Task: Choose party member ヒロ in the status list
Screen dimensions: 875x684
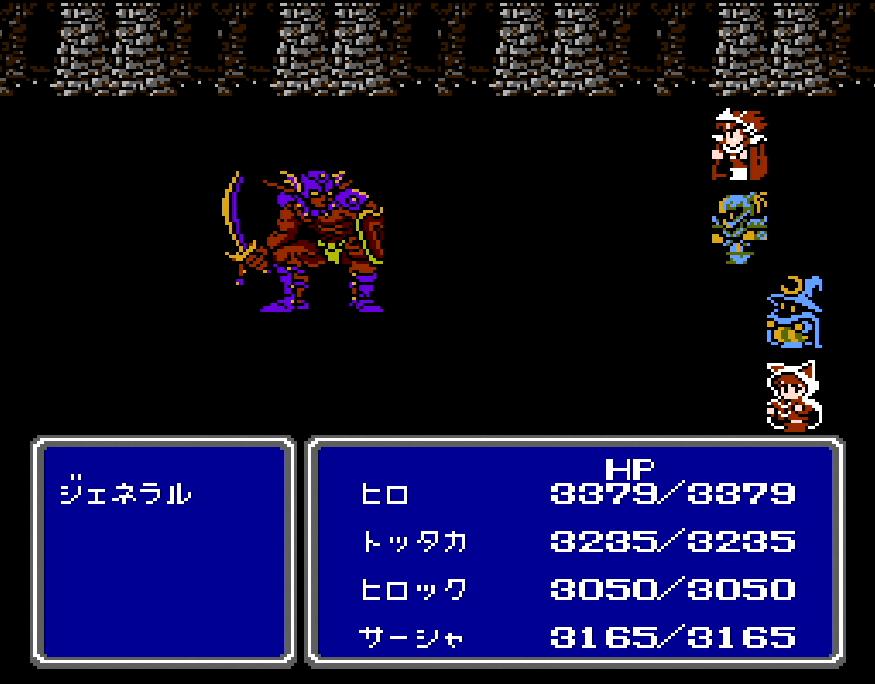Action: pos(385,493)
